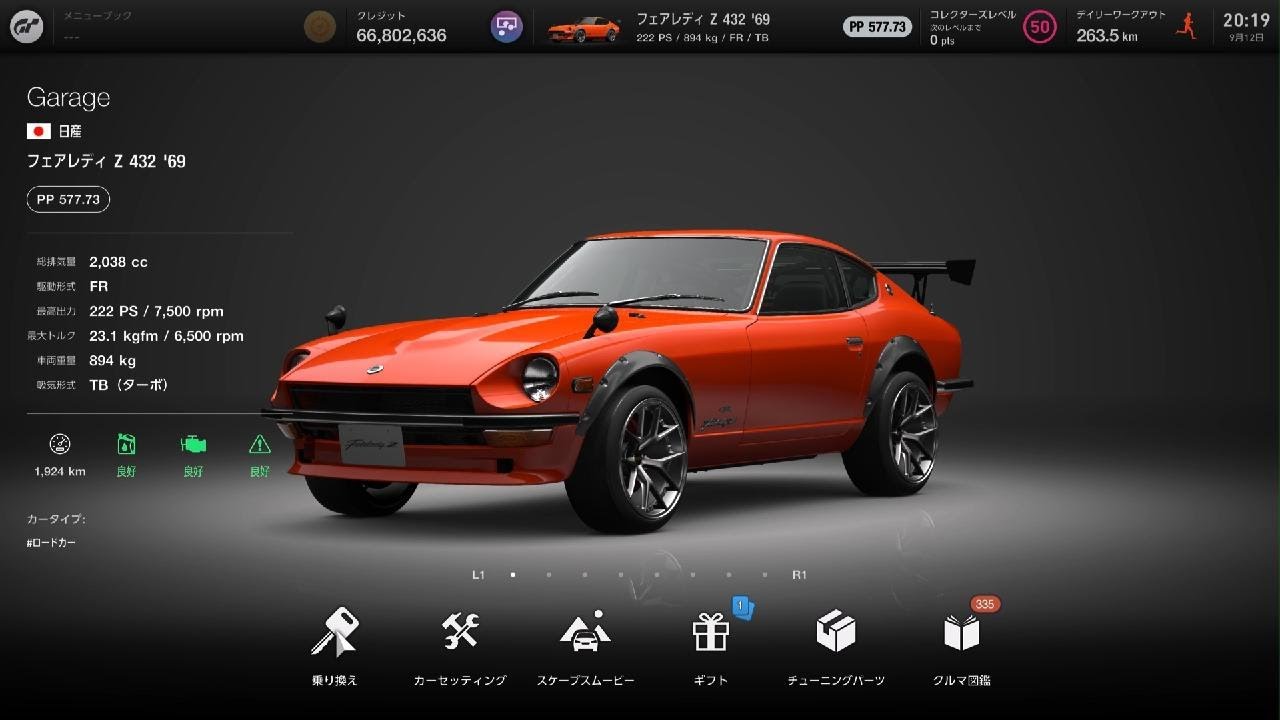Click the PP 577.73 badge
This screenshot has height=720, width=1280.
point(67,199)
